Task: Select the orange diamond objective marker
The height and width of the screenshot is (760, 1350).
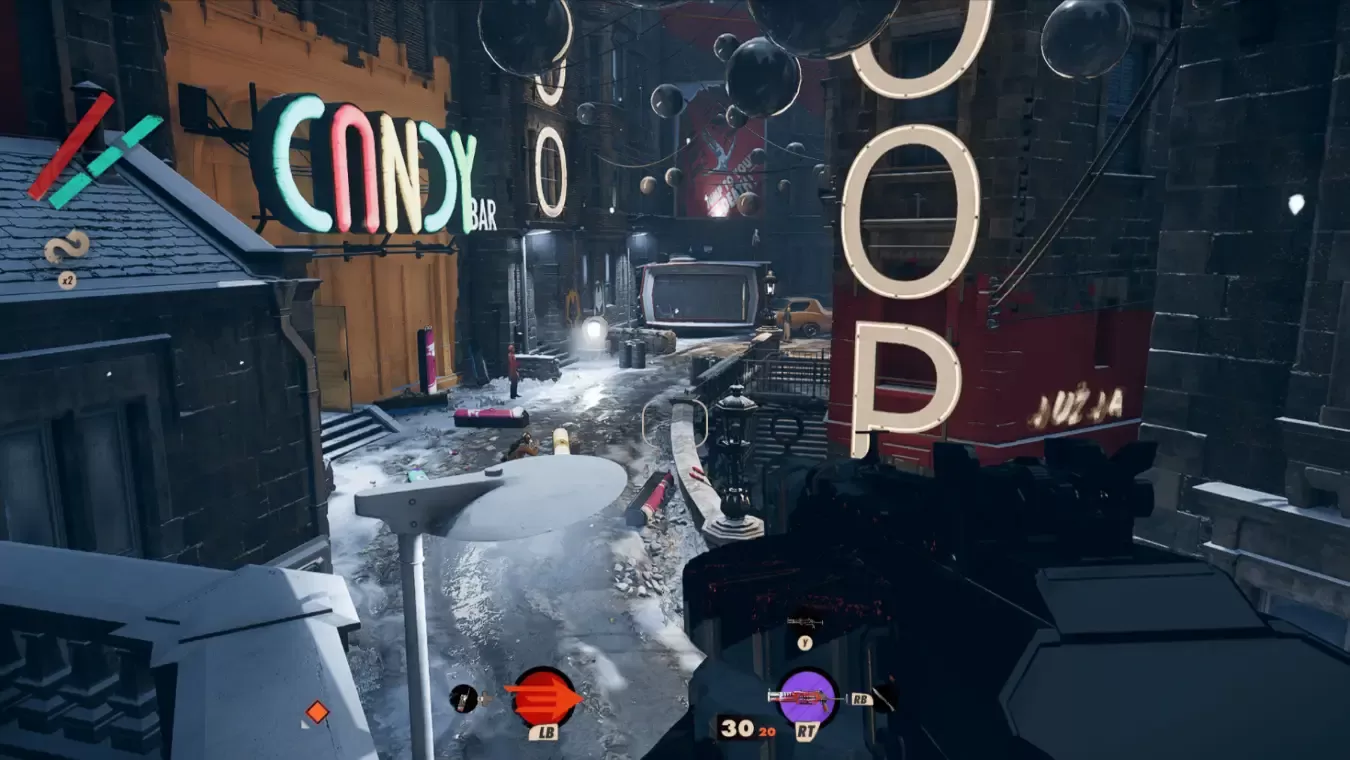Action: click(317, 712)
